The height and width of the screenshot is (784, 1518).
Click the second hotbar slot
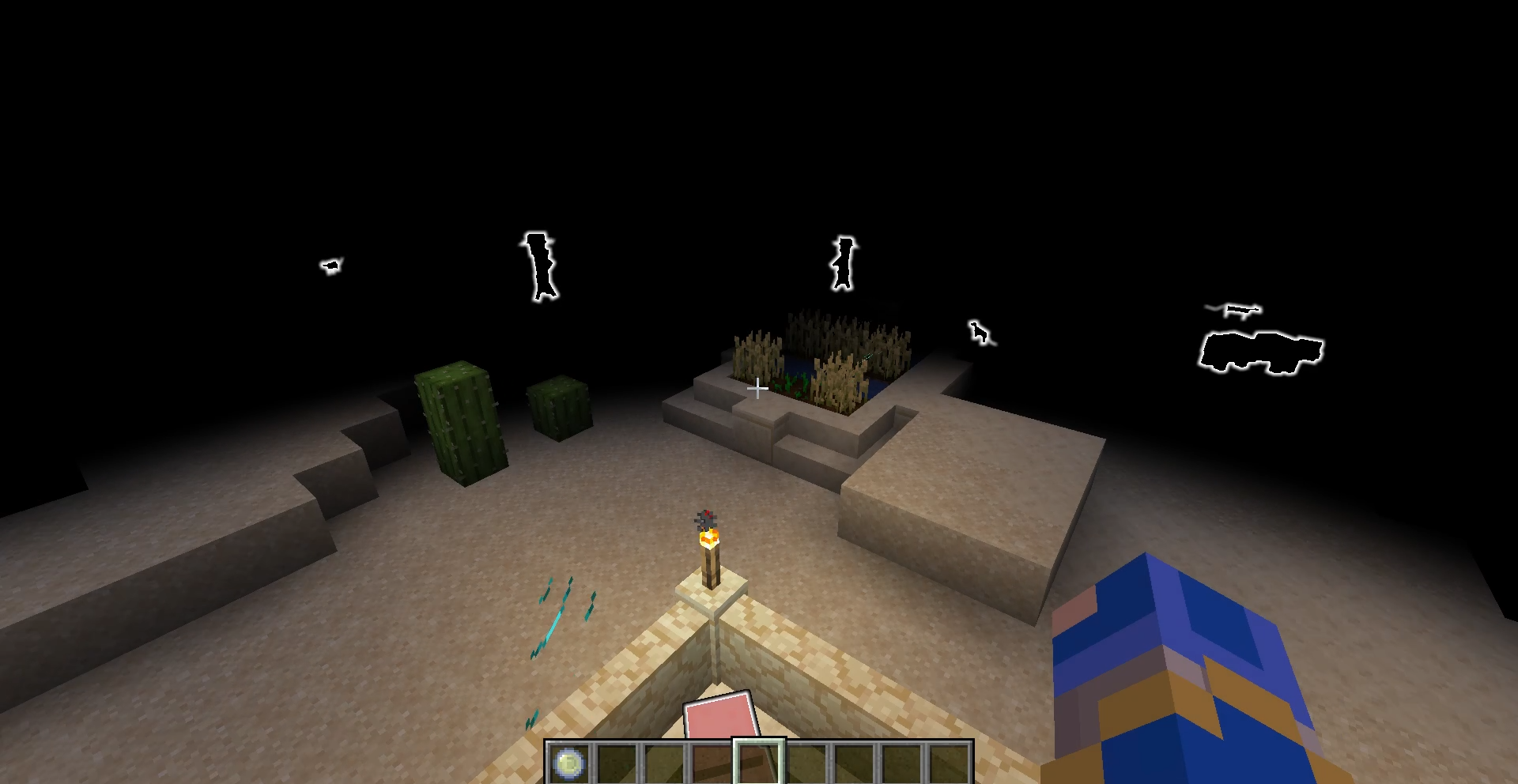(617, 763)
